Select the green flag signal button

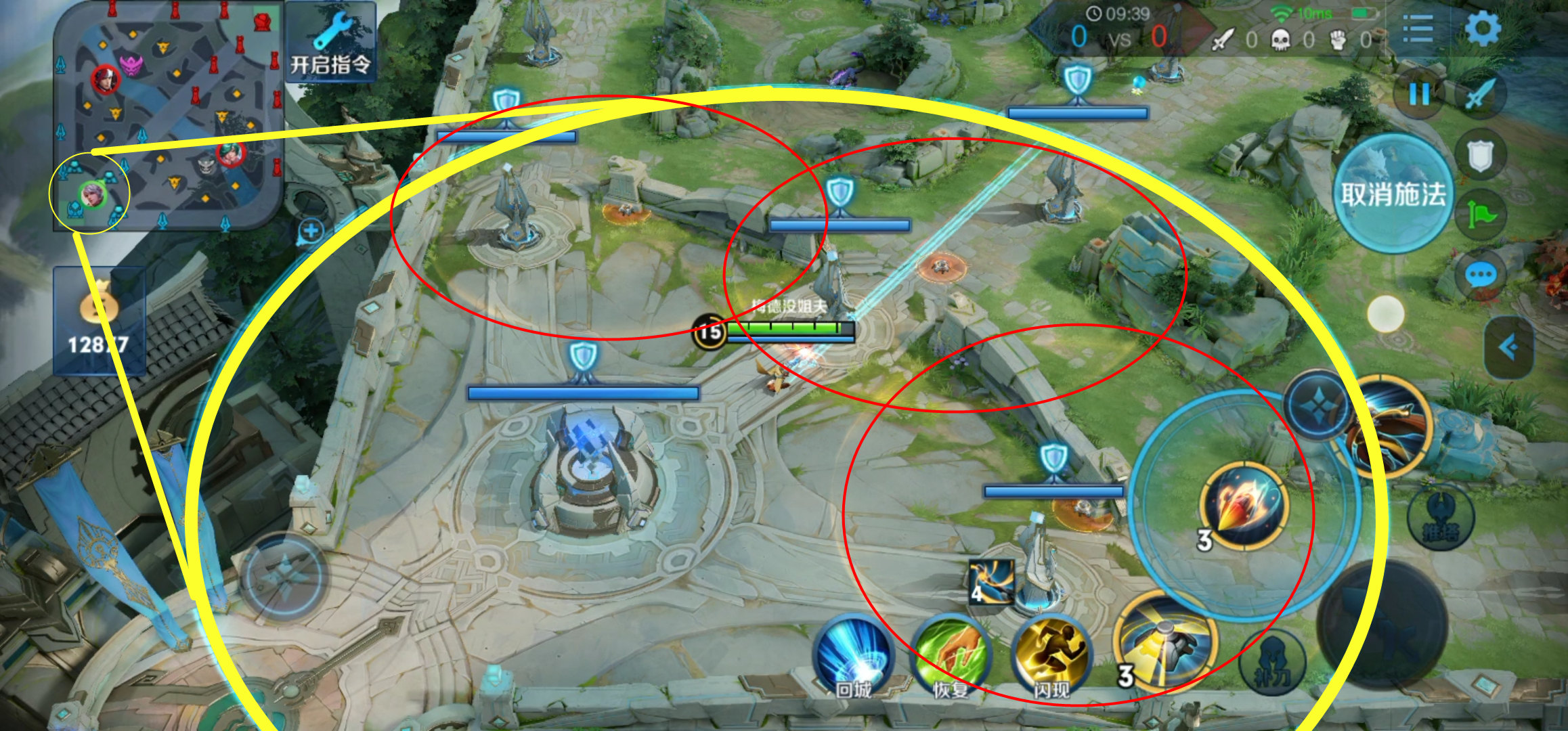click(1481, 216)
